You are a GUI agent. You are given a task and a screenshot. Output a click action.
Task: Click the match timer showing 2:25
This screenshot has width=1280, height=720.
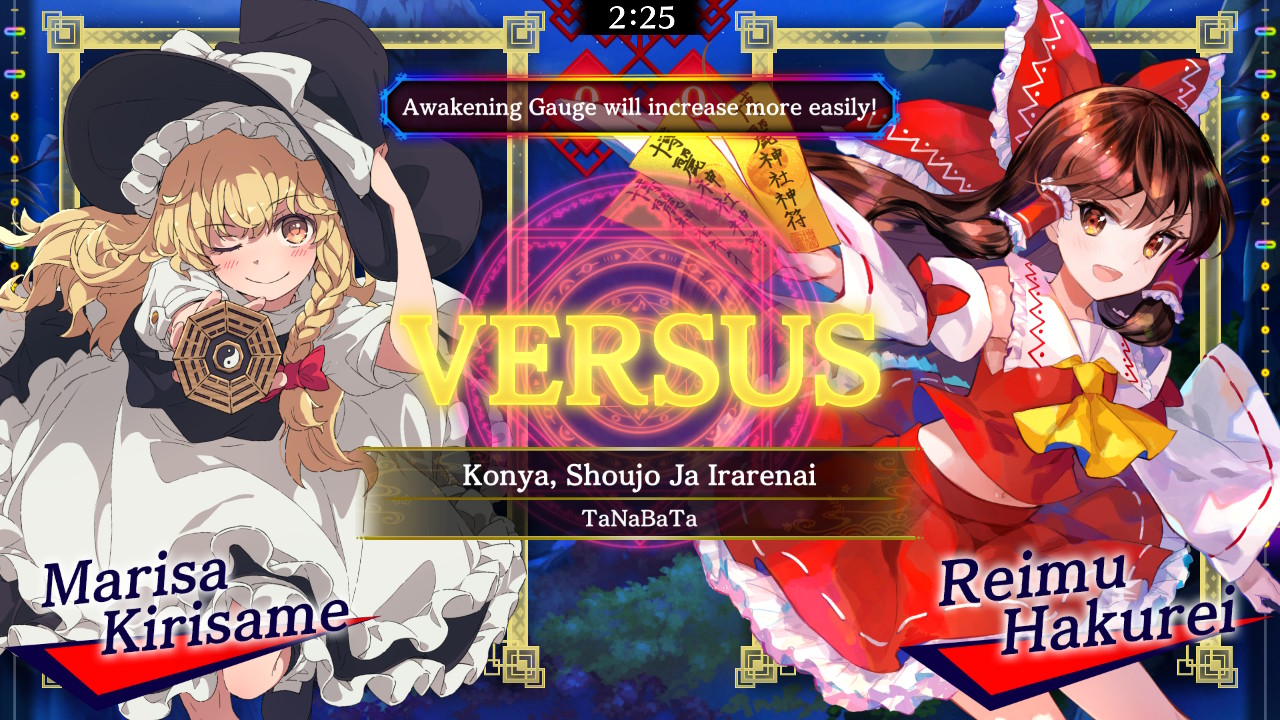coord(640,16)
